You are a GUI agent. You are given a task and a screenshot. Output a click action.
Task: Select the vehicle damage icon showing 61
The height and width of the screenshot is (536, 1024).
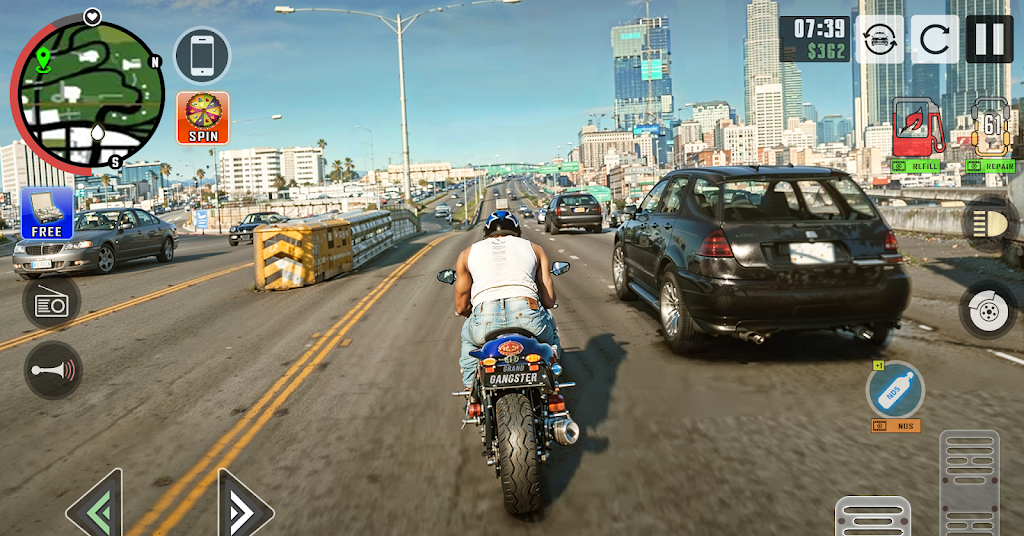[x=992, y=126]
